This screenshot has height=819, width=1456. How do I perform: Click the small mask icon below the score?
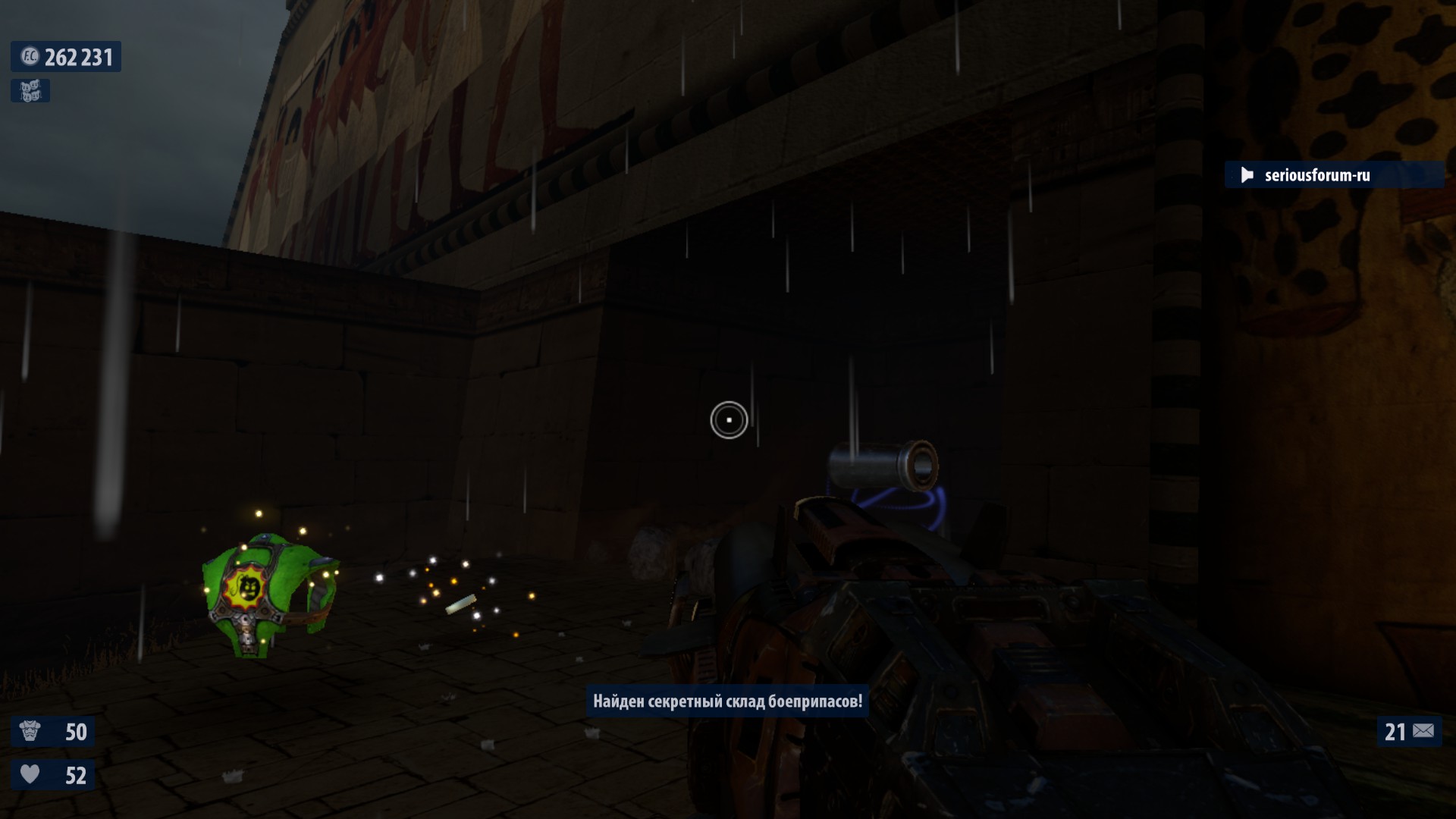pyautogui.click(x=30, y=91)
